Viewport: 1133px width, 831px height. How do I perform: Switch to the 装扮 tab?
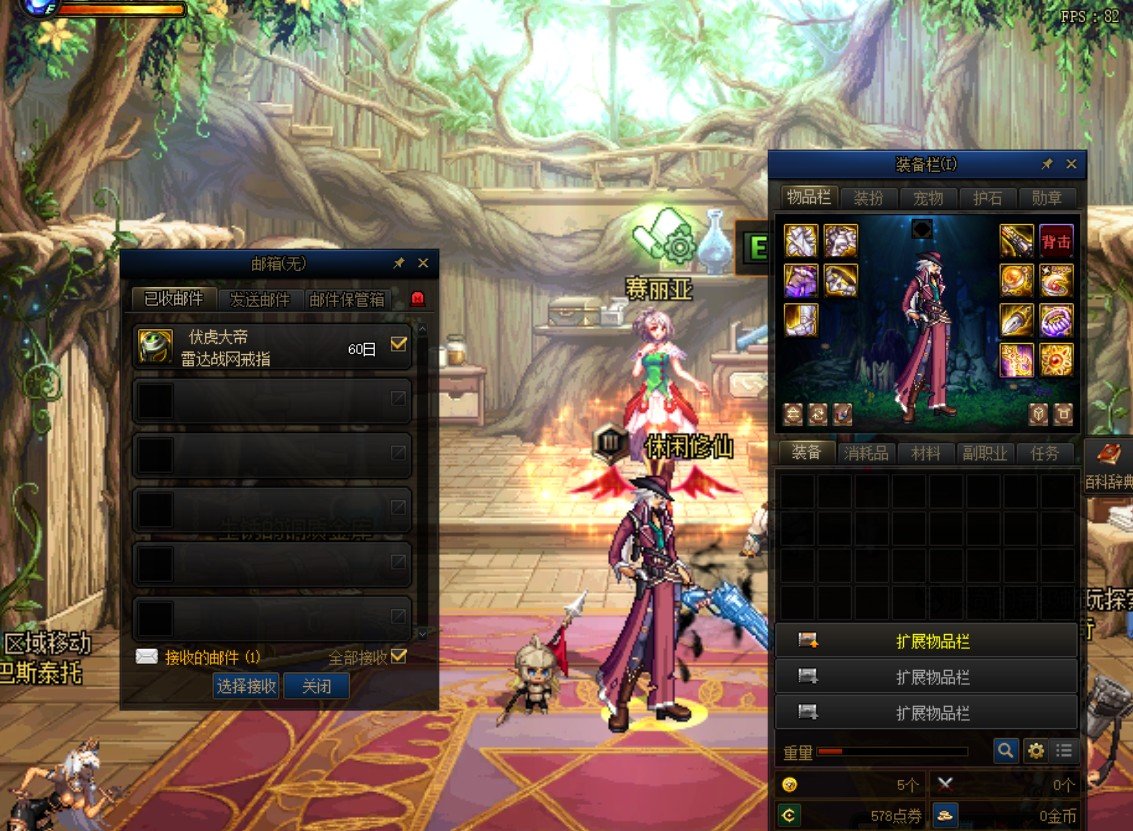click(x=867, y=198)
